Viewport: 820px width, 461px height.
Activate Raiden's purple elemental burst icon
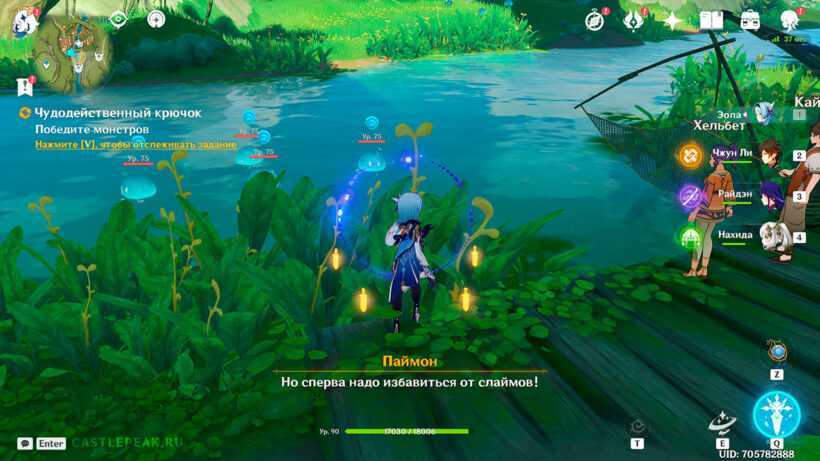[x=690, y=196]
